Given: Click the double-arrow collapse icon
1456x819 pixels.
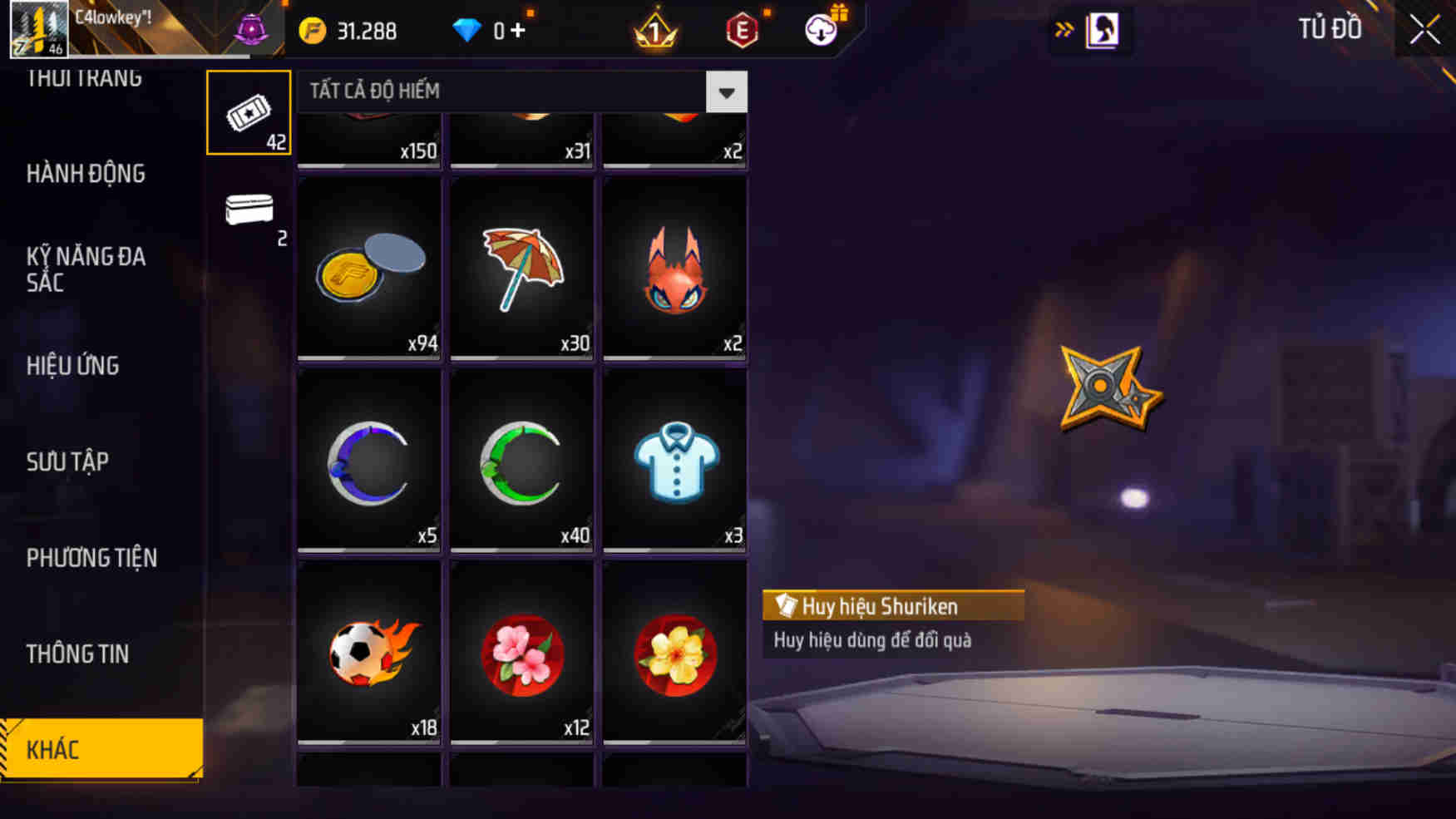Looking at the screenshot, I should click(1064, 27).
